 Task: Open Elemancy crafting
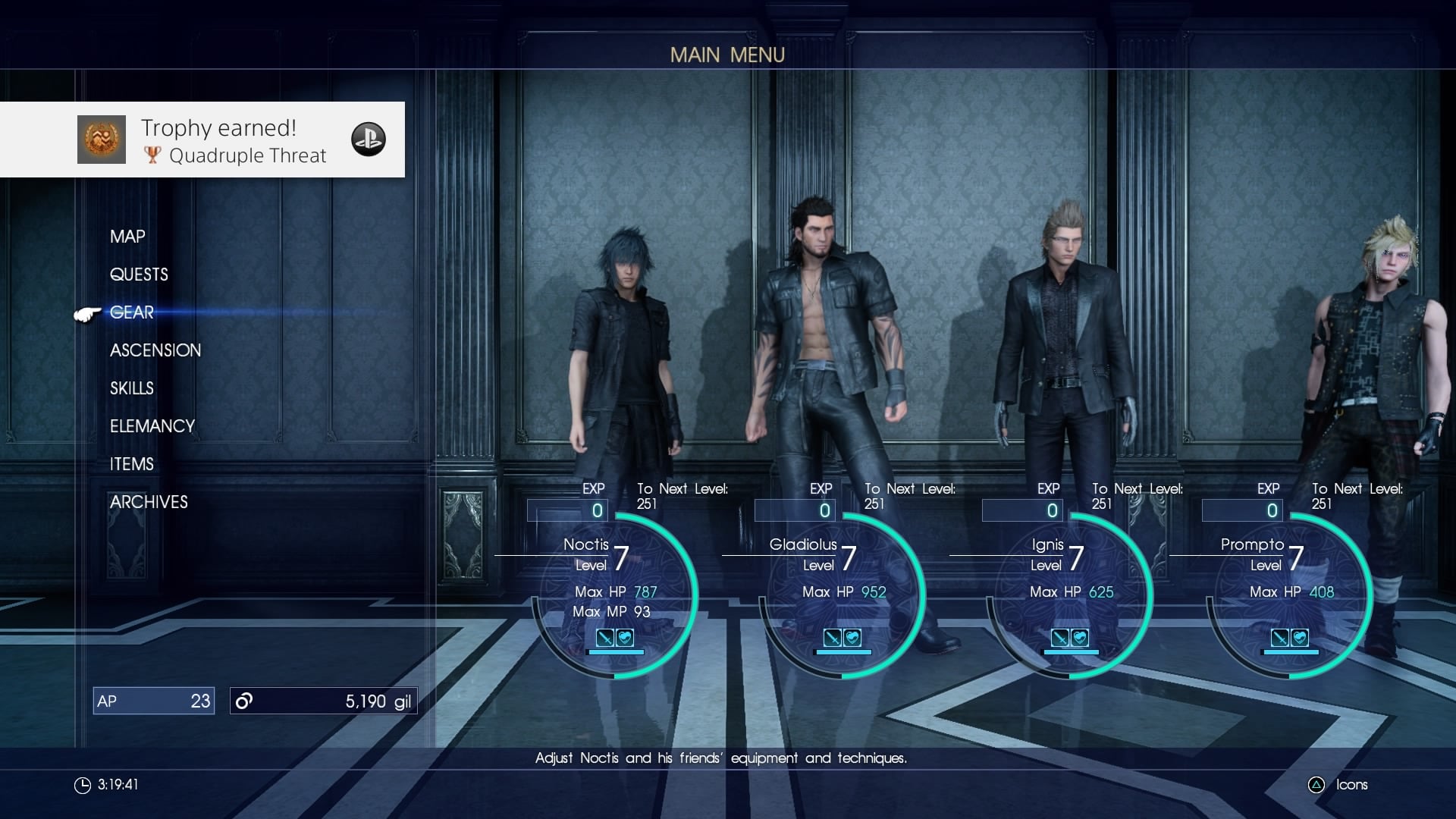tap(152, 426)
